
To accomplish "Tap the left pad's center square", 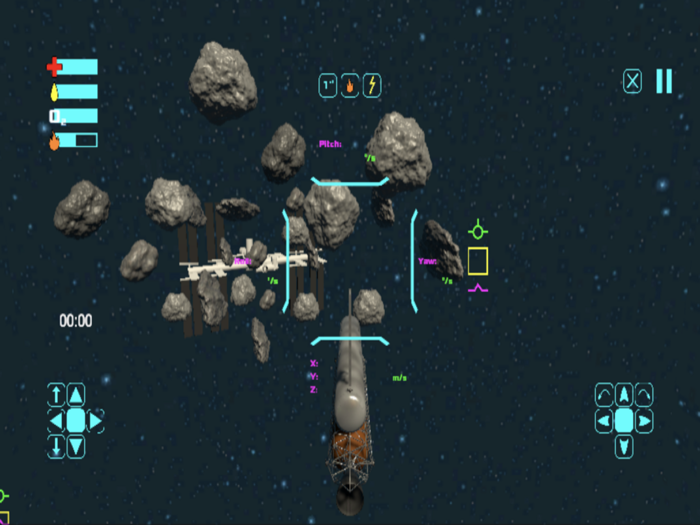I will [x=76, y=420].
